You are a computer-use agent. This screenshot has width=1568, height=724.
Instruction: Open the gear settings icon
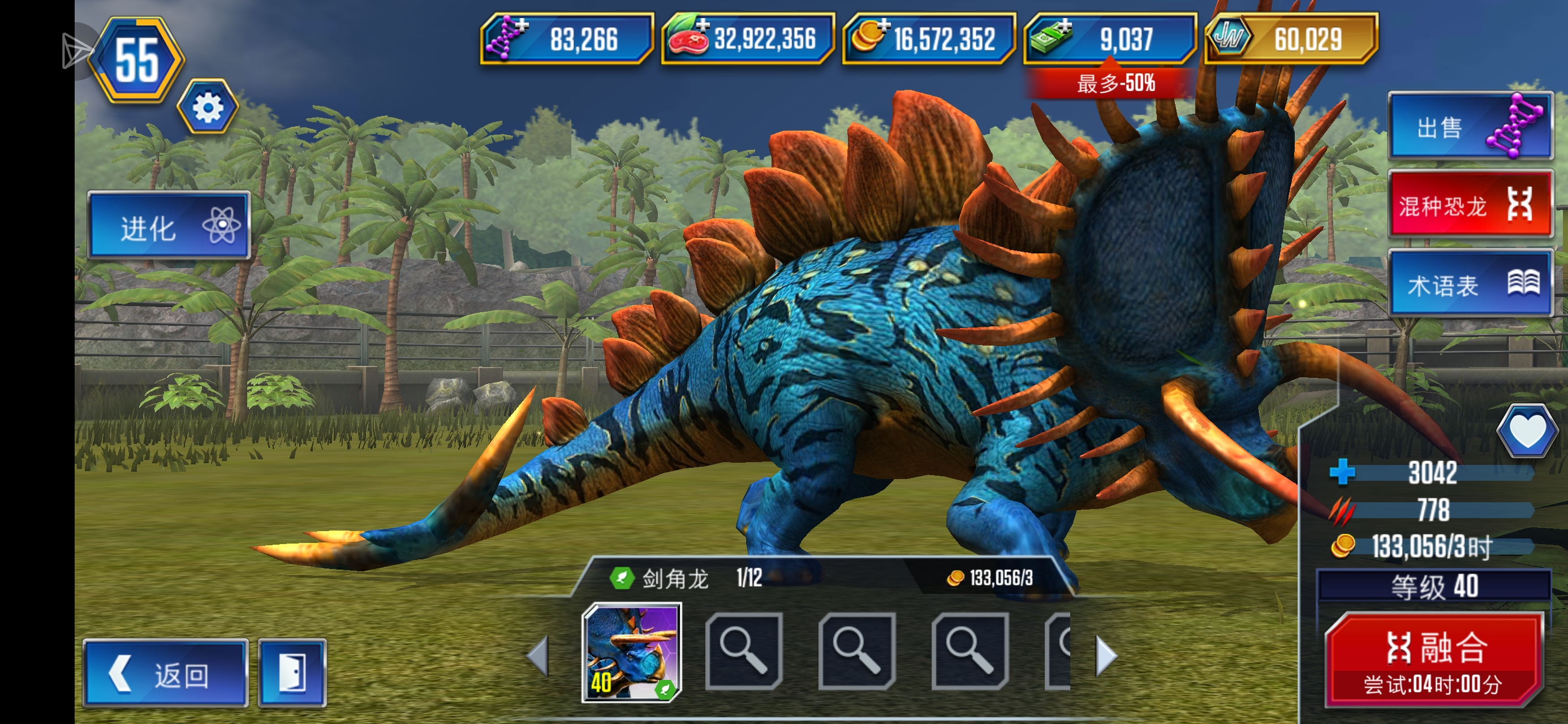click(x=208, y=108)
